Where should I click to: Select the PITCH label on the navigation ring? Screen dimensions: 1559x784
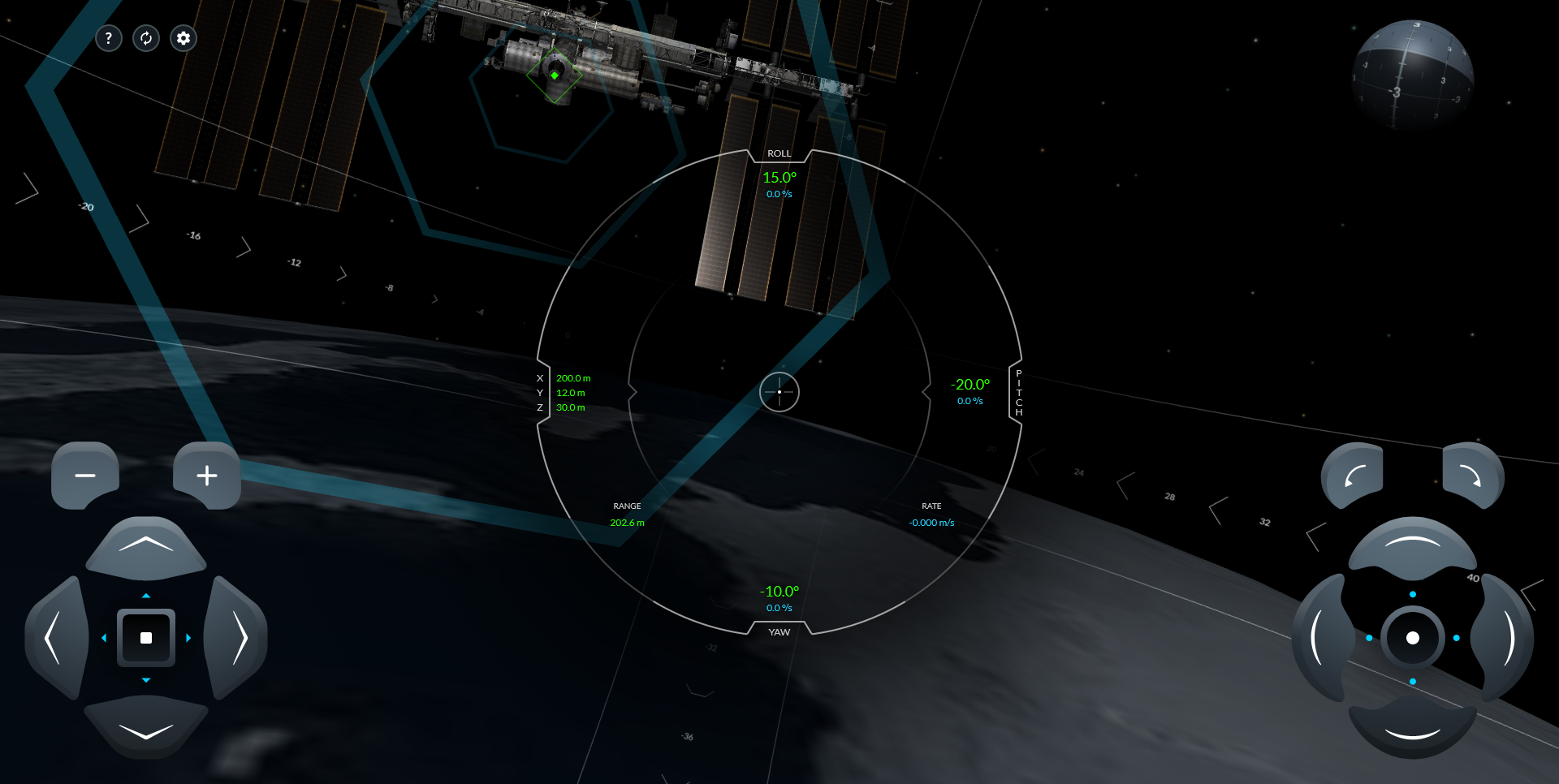pyautogui.click(x=1017, y=392)
